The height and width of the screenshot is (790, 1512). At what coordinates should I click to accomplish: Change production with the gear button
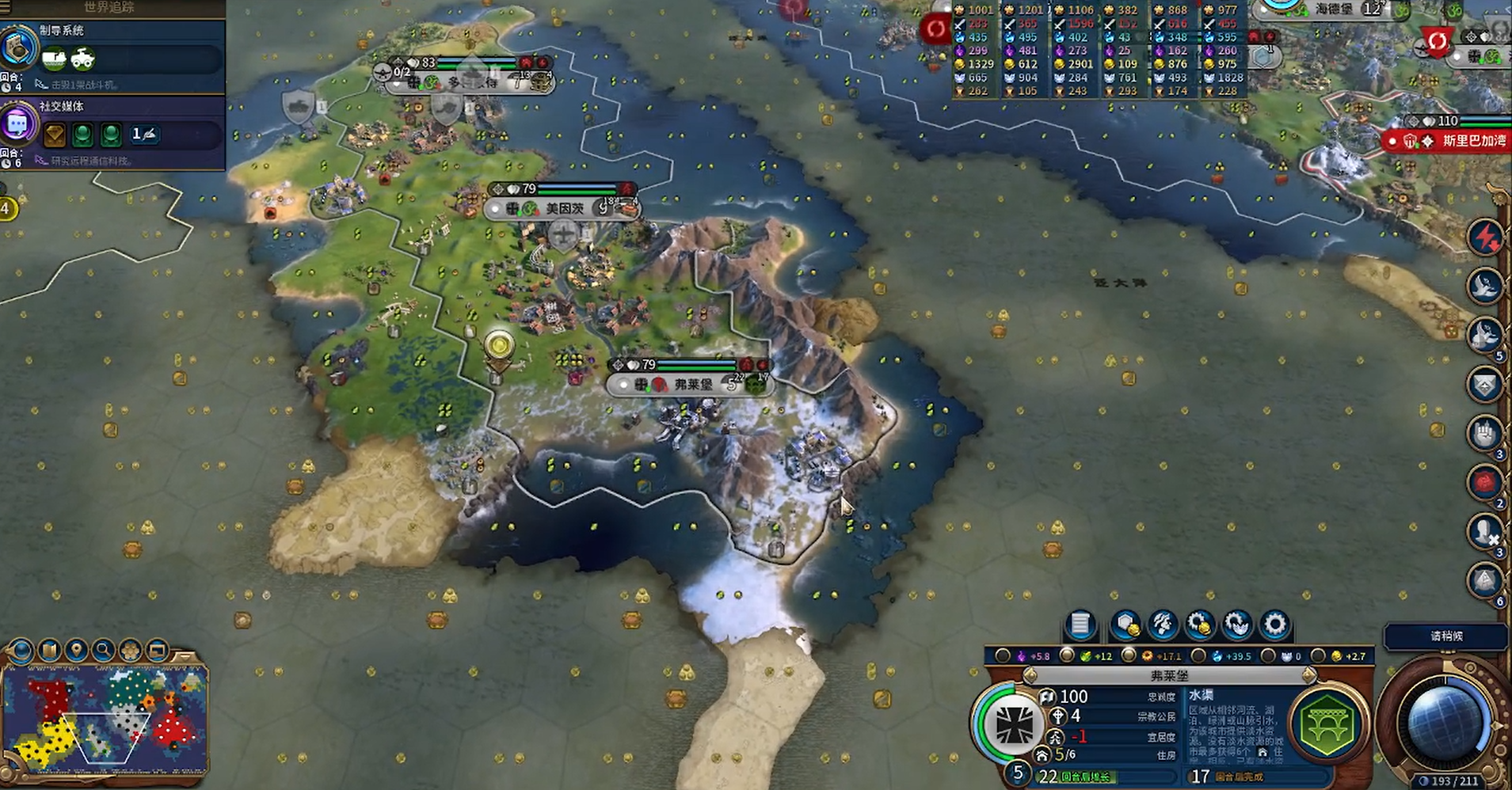tap(1274, 625)
